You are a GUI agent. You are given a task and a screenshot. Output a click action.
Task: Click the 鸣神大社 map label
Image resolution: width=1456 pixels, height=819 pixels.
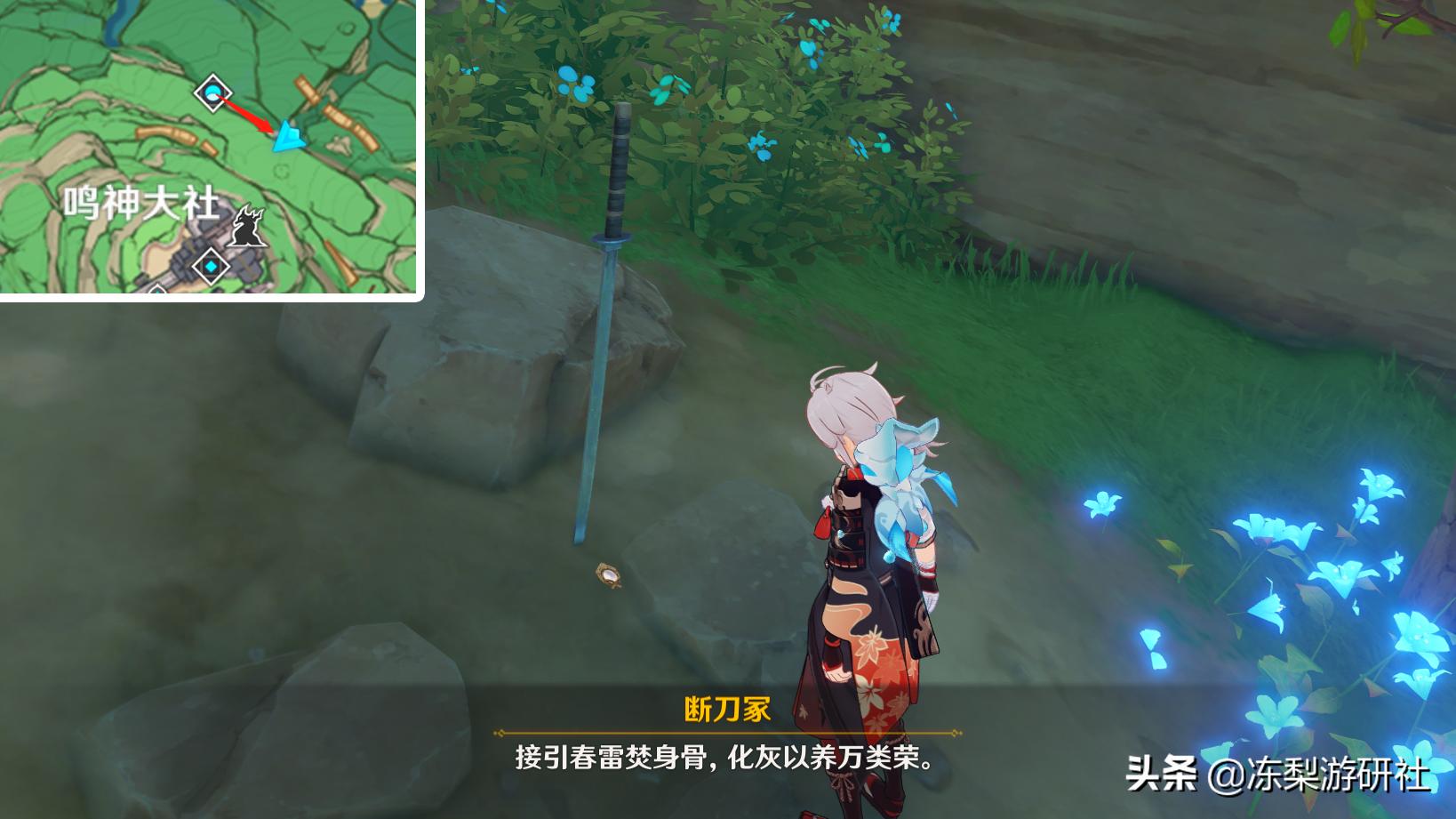coord(141,202)
